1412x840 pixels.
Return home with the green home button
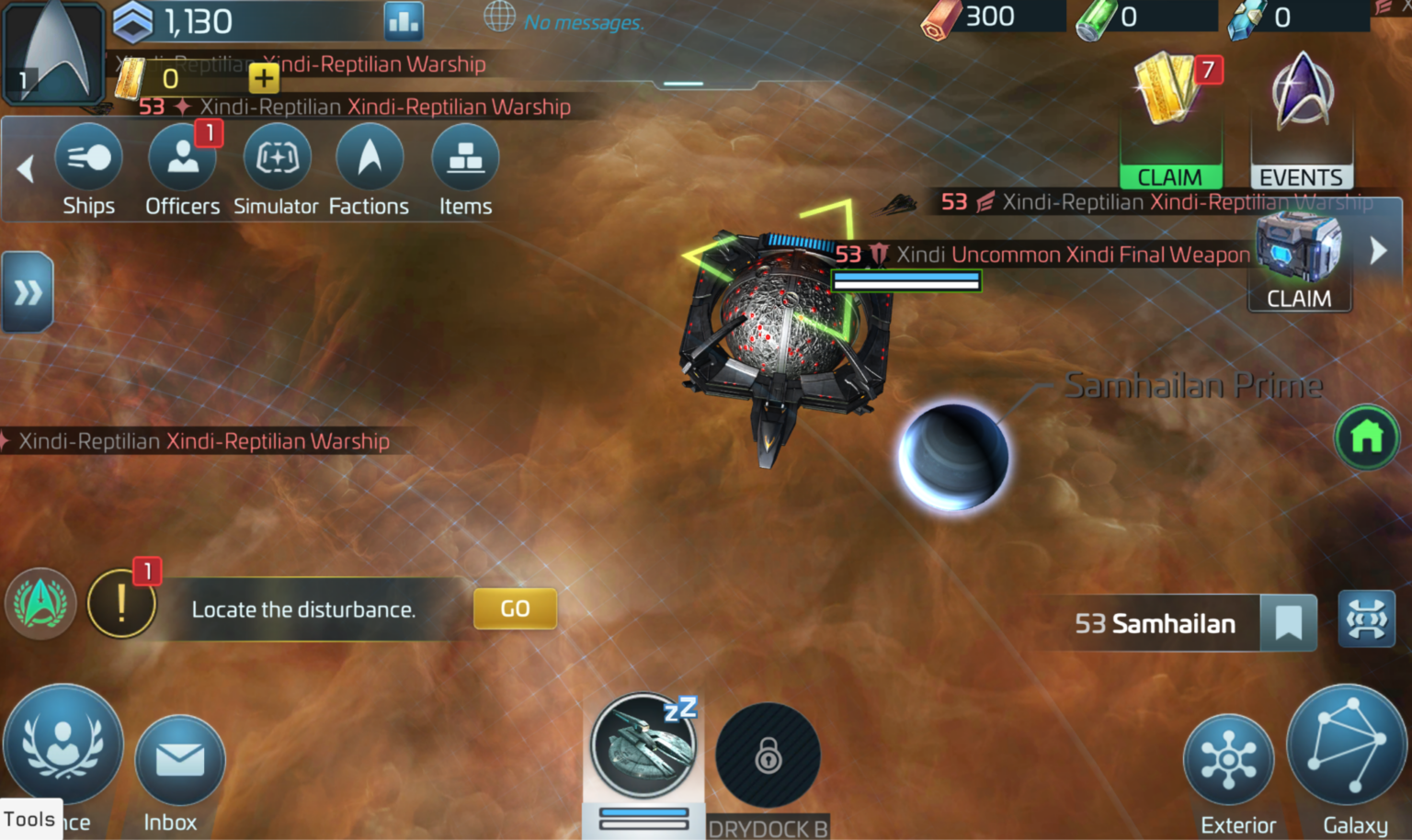pyautogui.click(x=1367, y=438)
